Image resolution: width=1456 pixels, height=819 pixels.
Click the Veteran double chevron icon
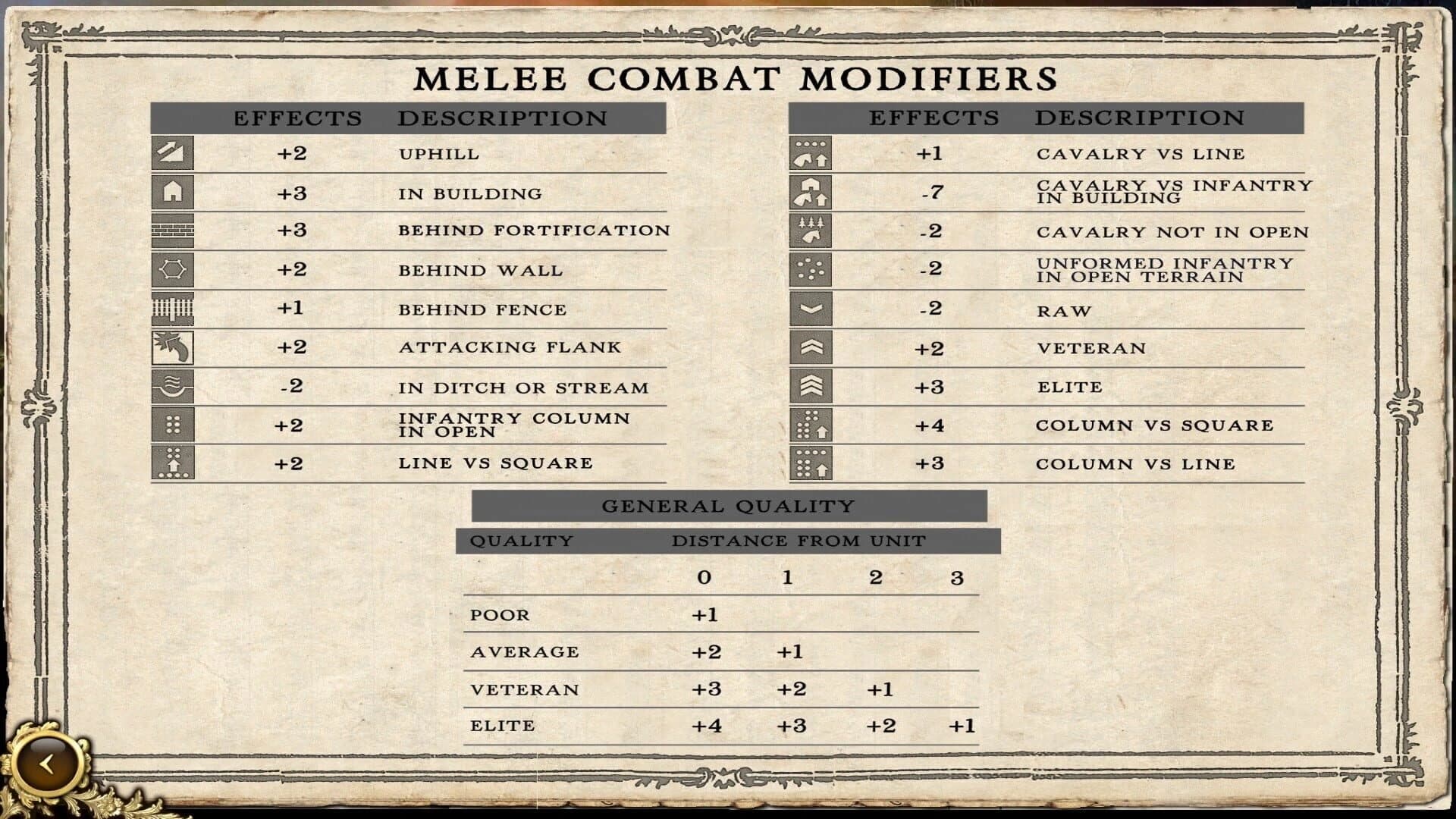pos(810,348)
